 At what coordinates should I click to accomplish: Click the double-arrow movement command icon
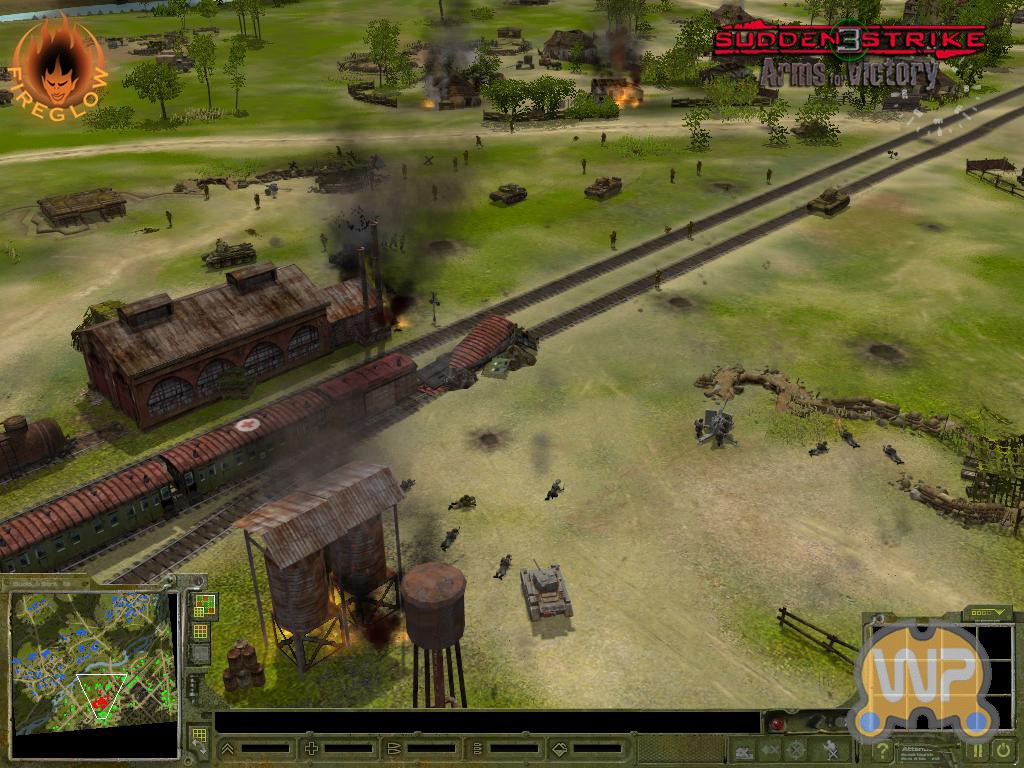click(770, 750)
